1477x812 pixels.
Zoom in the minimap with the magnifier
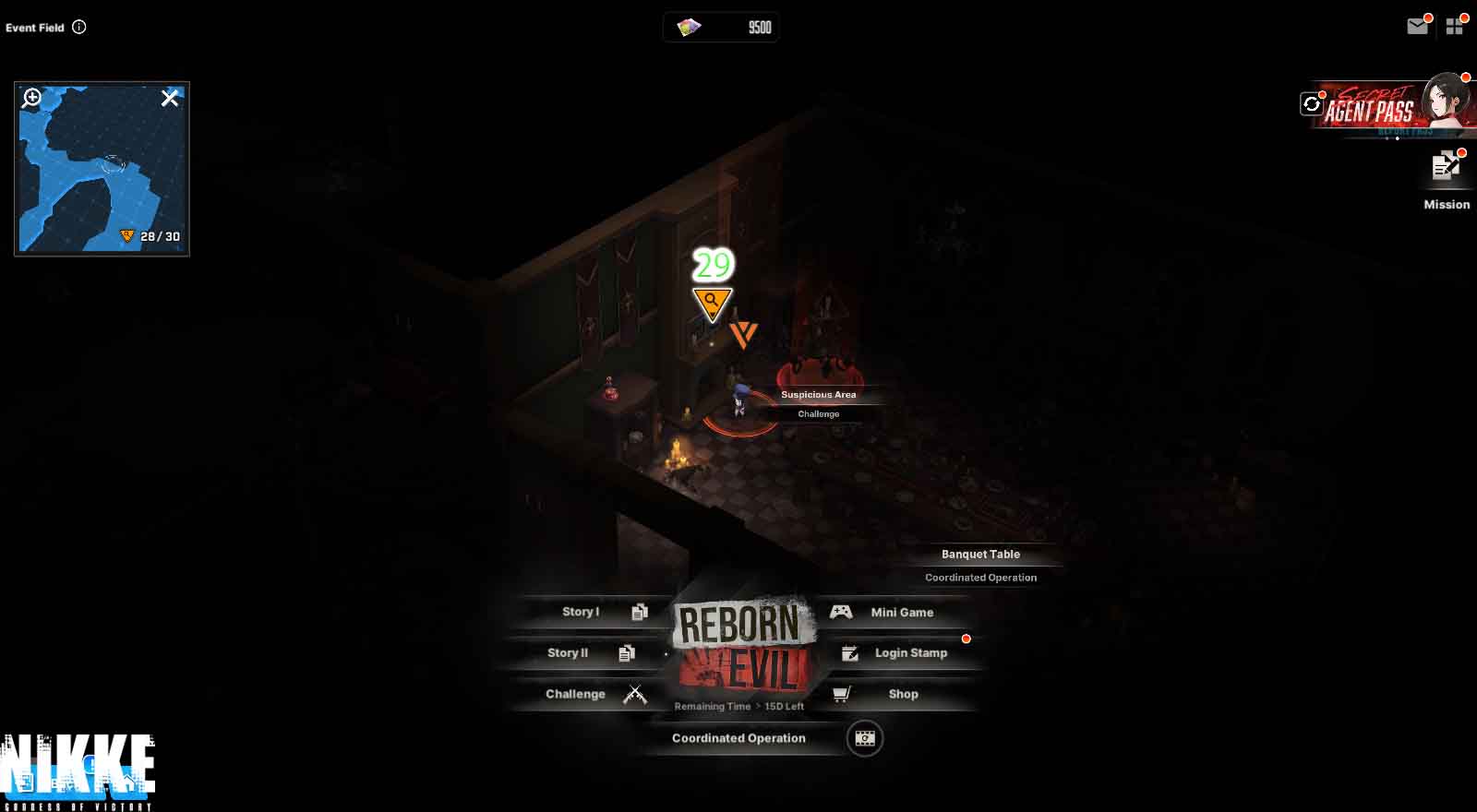coord(32,98)
